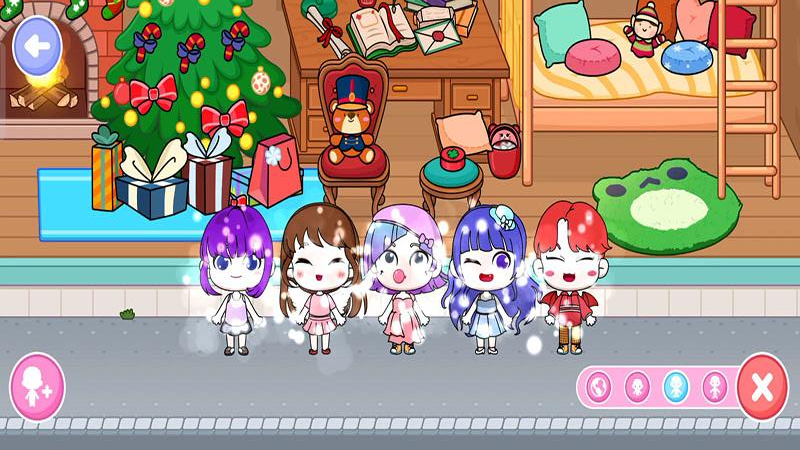Image resolution: width=800 pixels, height=450 pixels.
Task: Close the character bar with the red X
Action: click(x=762, y=387)
